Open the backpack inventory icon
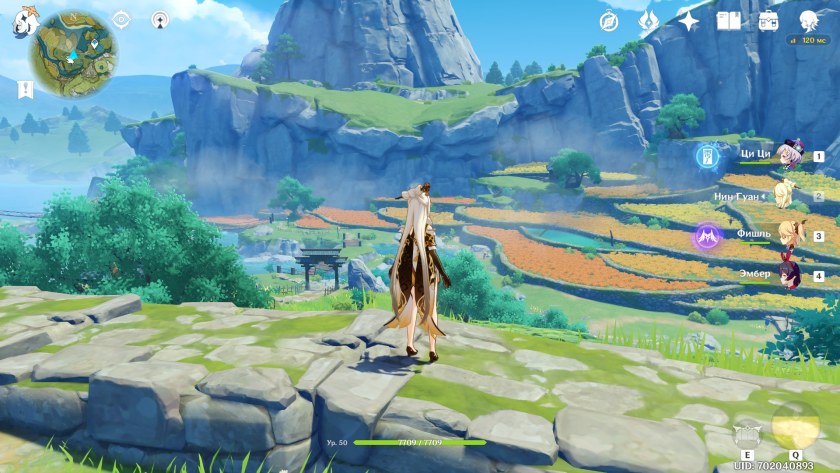 tap(768, 20)
